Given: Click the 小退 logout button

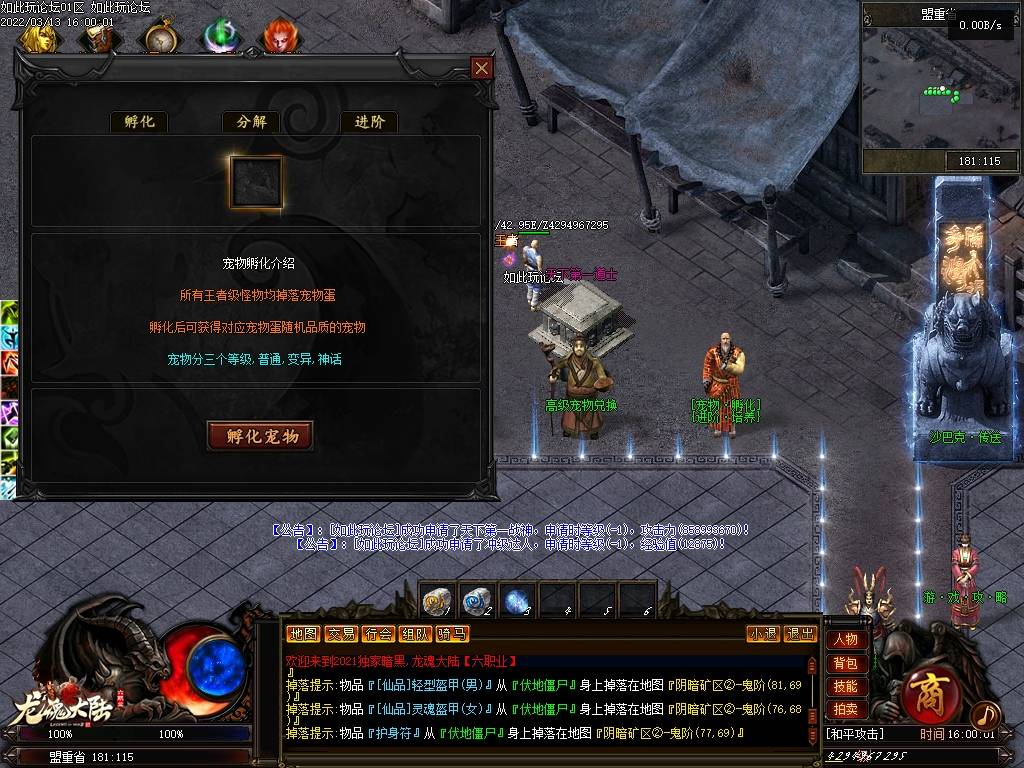Looking at the screenshot, I should tap(763, 634).
